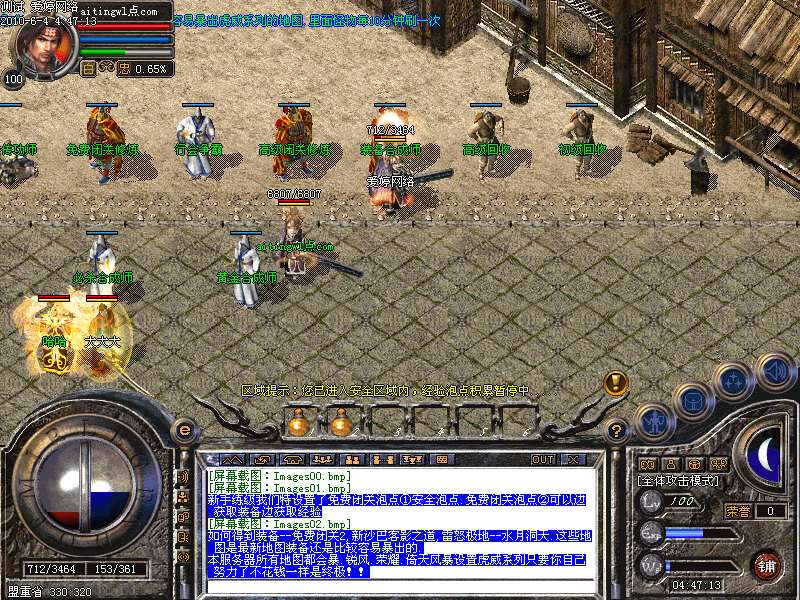Click the round 'e' button beside the belt

point(184,430)
